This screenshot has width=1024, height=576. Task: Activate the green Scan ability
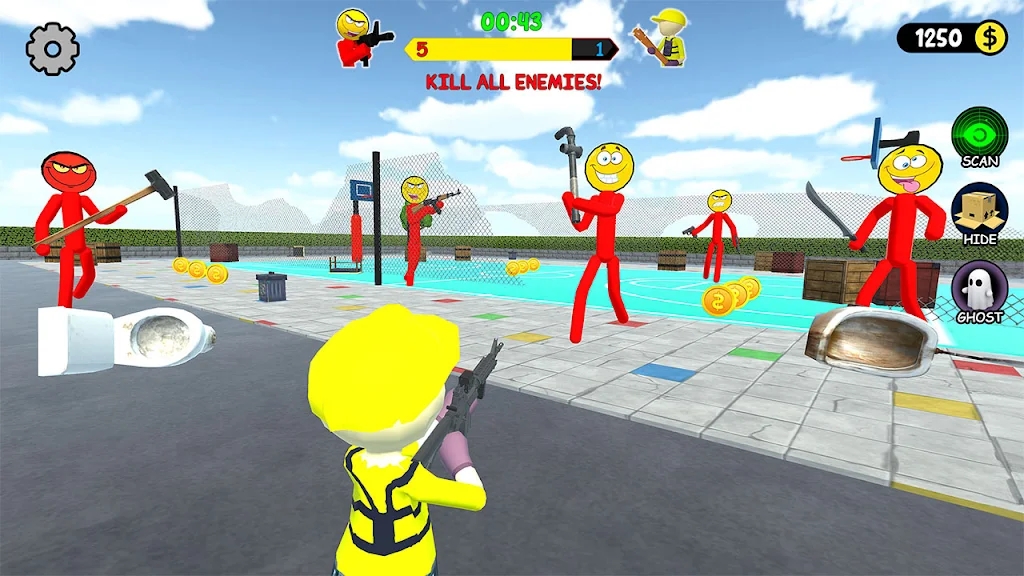point(979,133)
